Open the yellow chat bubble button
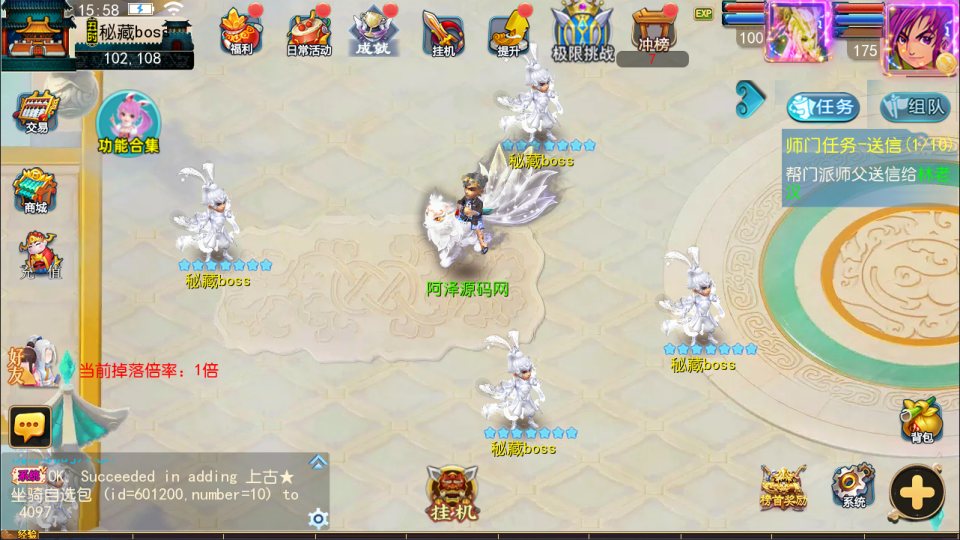This screenshot has height=540, width=960. coord(30,427)
